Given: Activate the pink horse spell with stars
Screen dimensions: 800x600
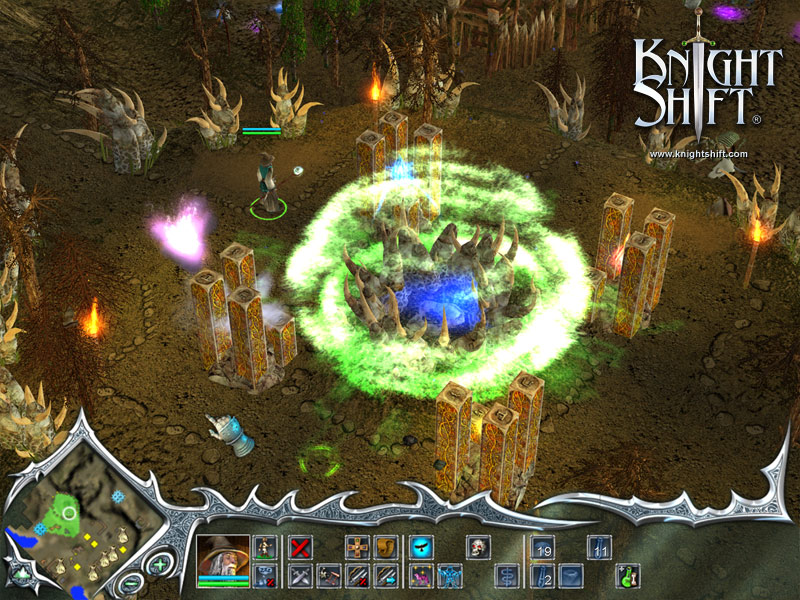Looking at the screenshot, I should pyautogui.click(x=420, y=575).
